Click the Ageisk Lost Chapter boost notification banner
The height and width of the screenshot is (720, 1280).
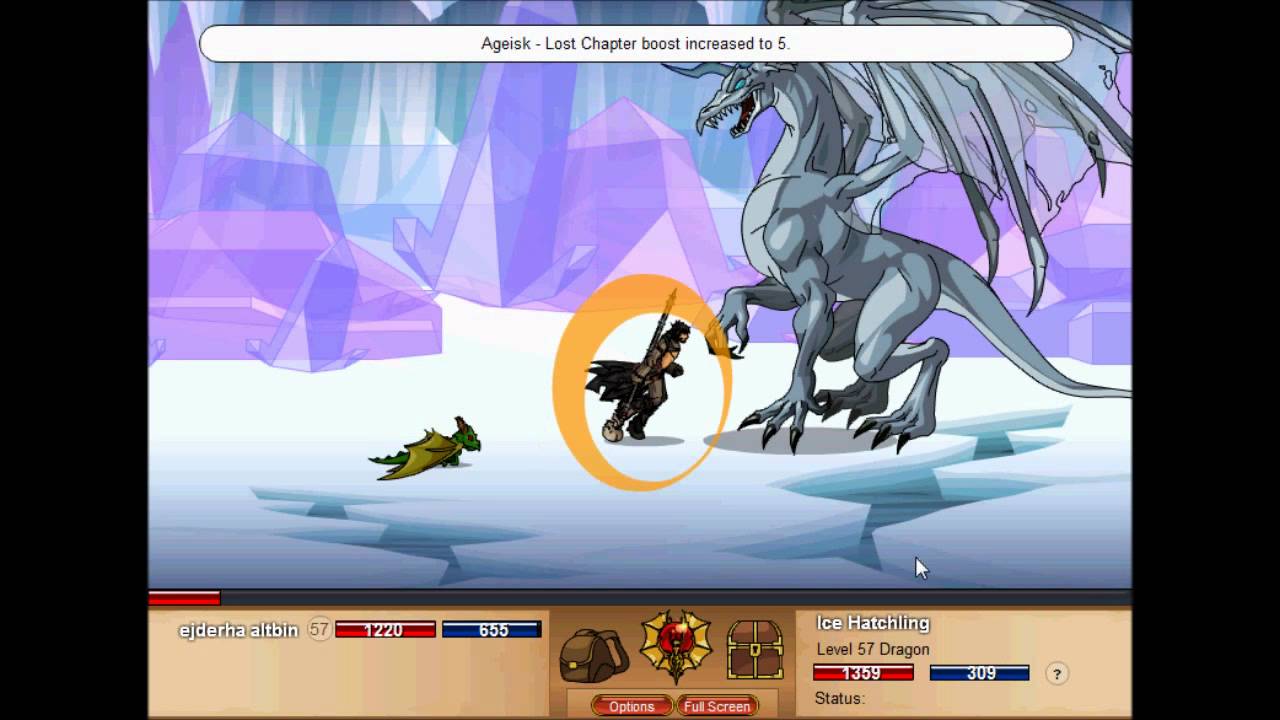[x=637, y=43]
